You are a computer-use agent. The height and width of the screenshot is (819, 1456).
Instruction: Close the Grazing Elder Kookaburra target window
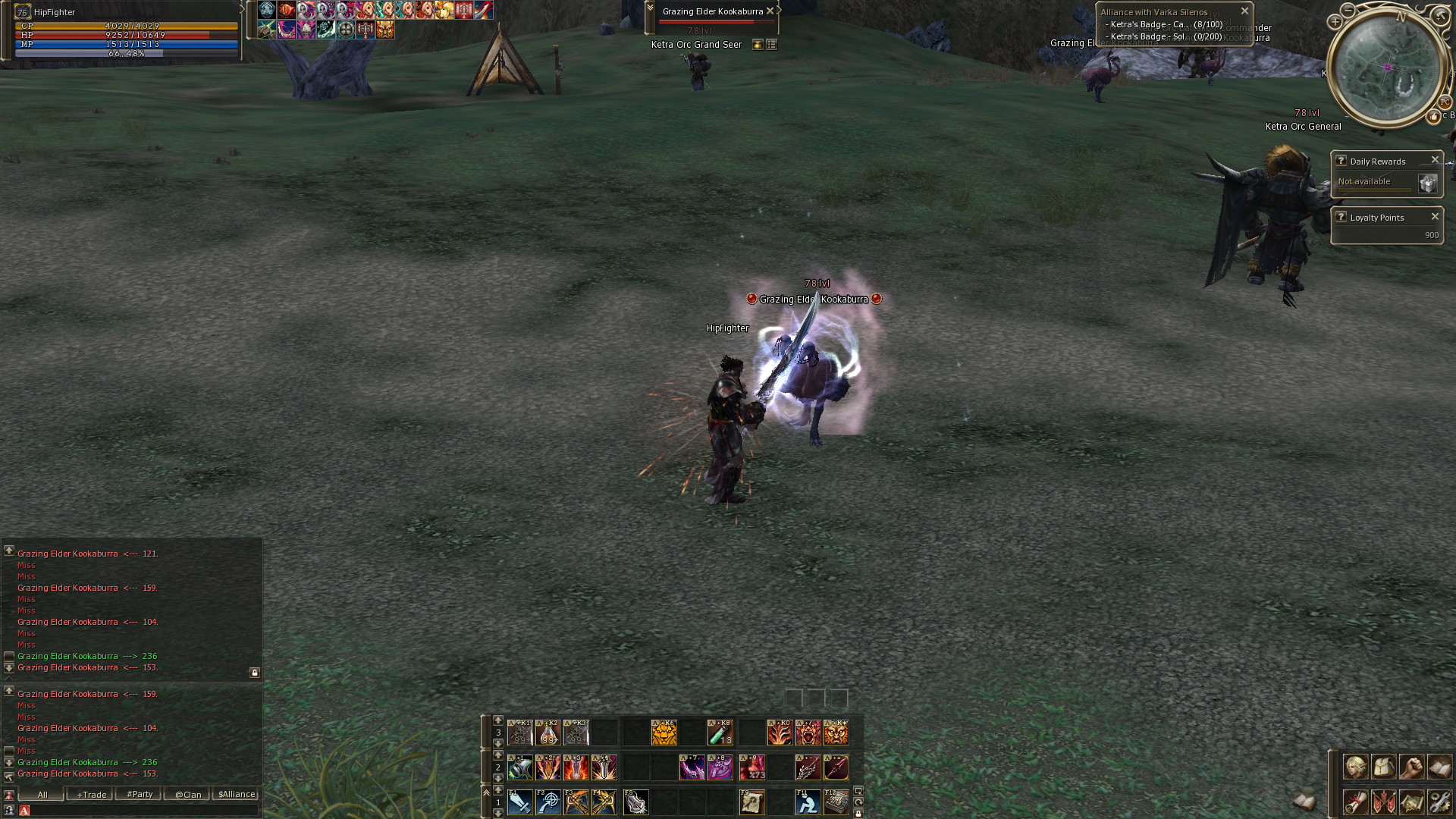coord(770,11)
